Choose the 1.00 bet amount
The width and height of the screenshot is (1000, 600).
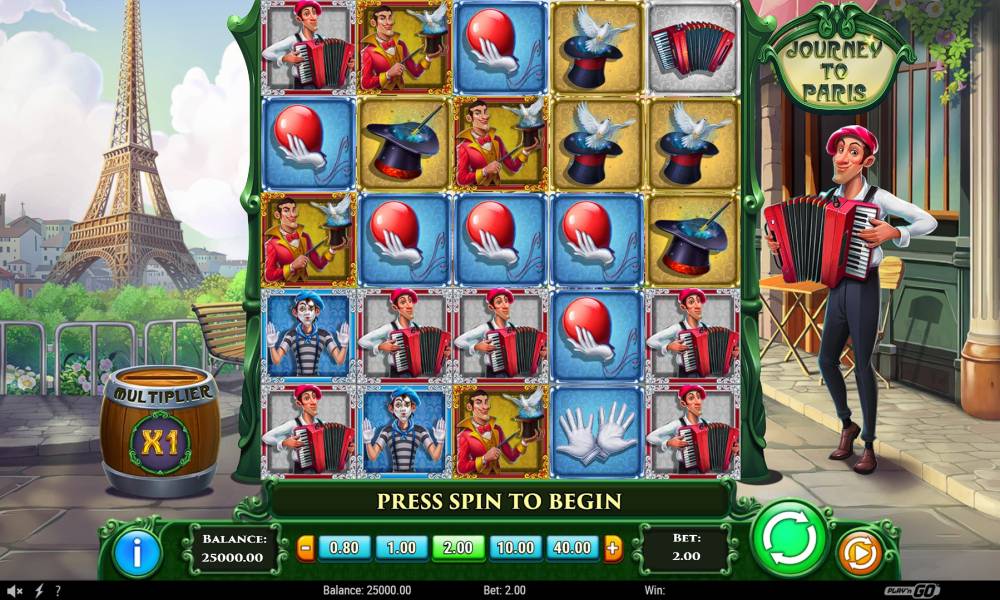[401, 548]
